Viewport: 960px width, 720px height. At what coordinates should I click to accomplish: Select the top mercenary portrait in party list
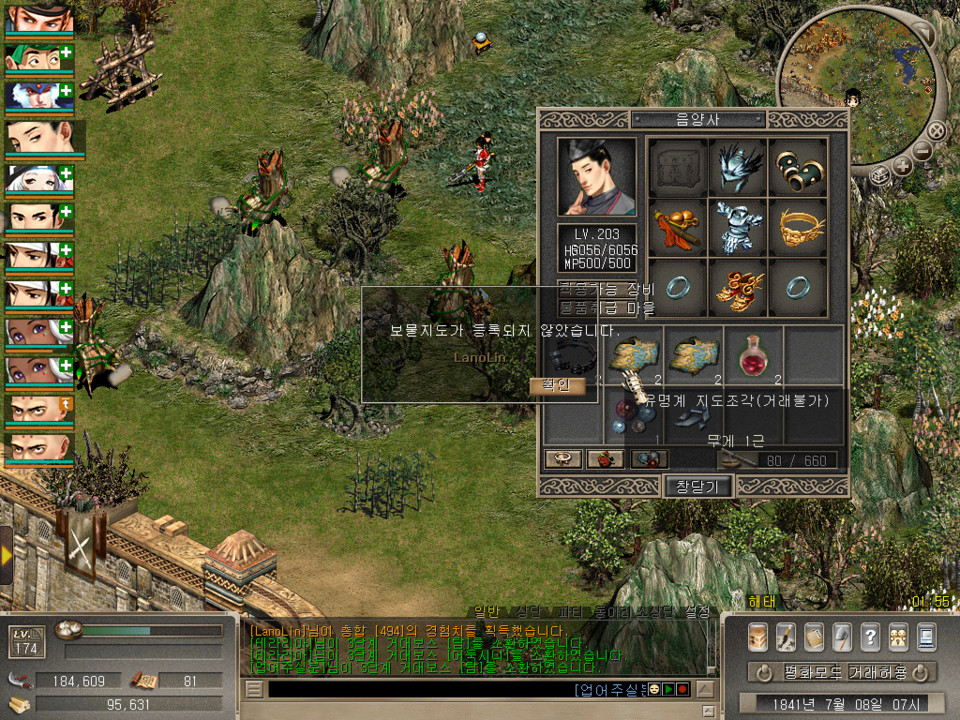coord(40,19)
